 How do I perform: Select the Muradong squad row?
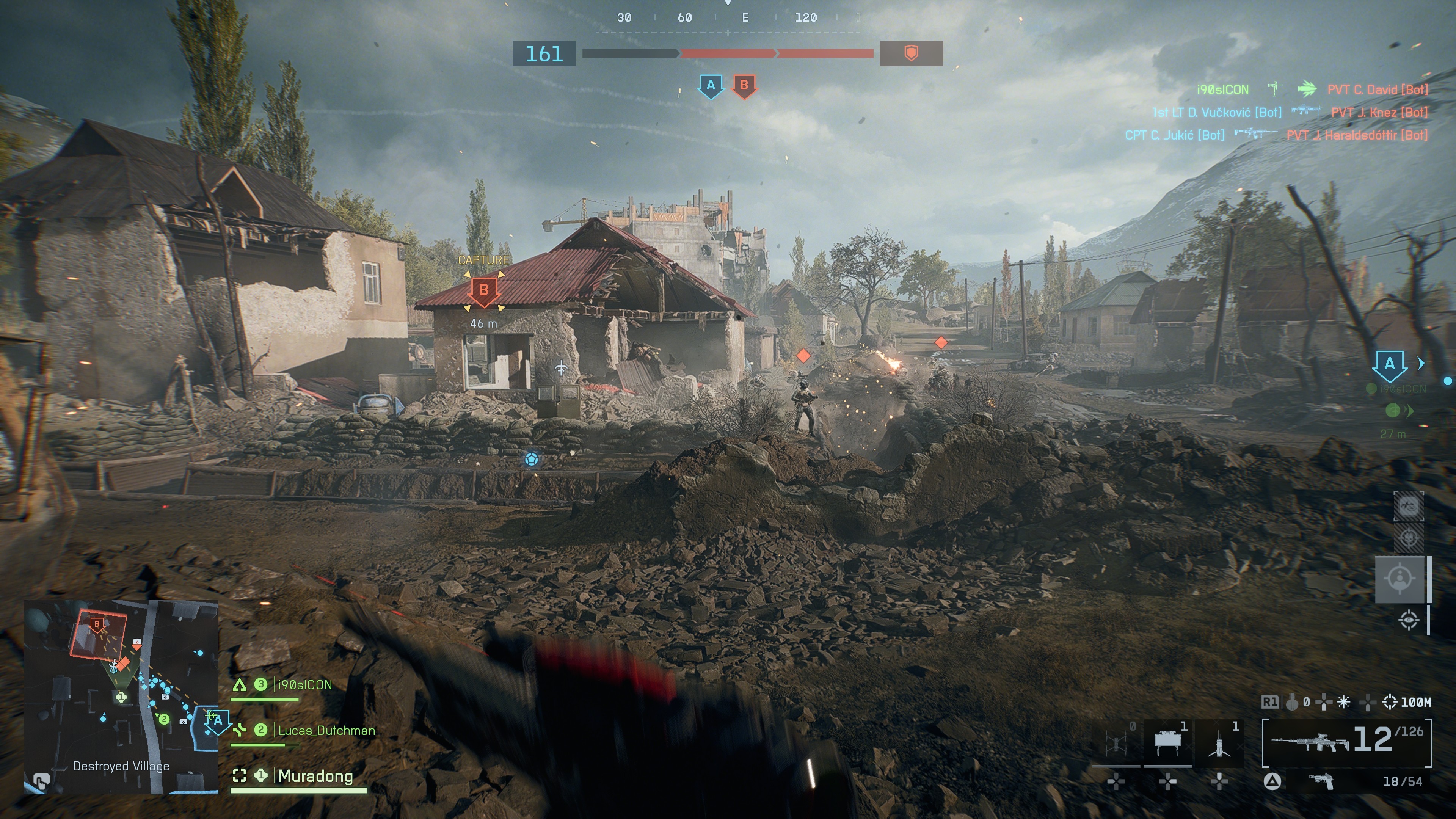coord(315,776)
